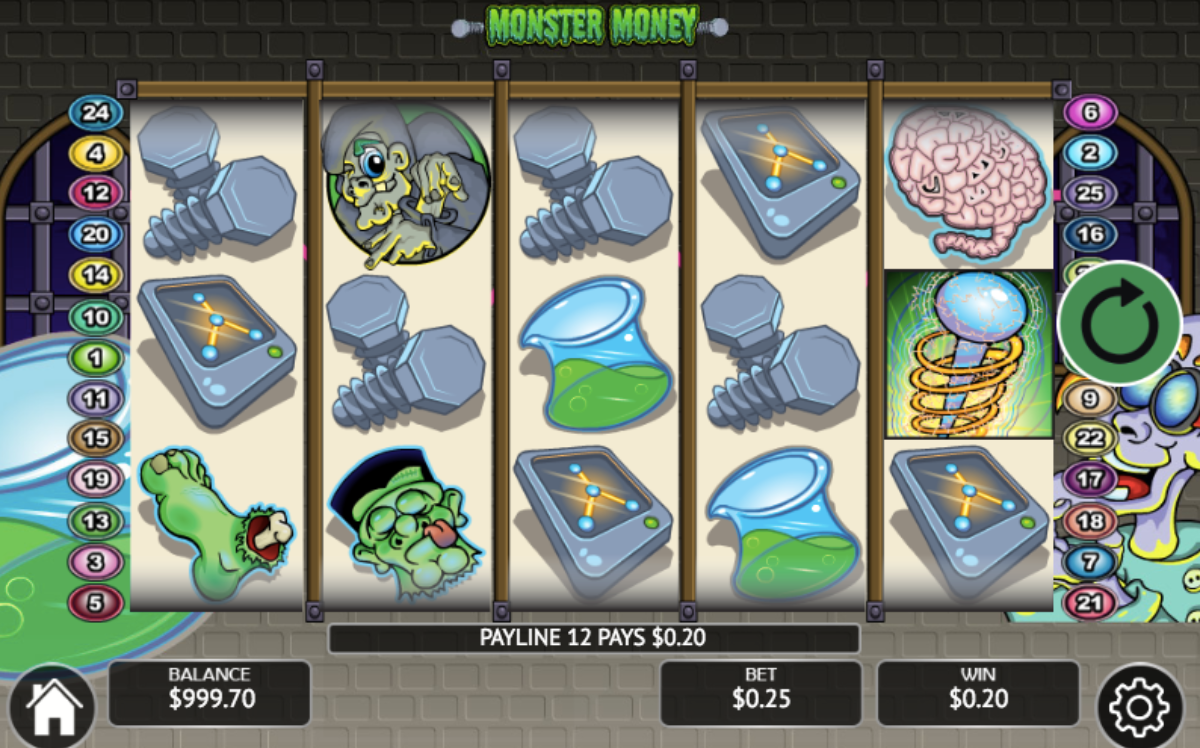1200x748 pixels.
Task: Highlight payline 4 marker
Action: tap(95, 154)
